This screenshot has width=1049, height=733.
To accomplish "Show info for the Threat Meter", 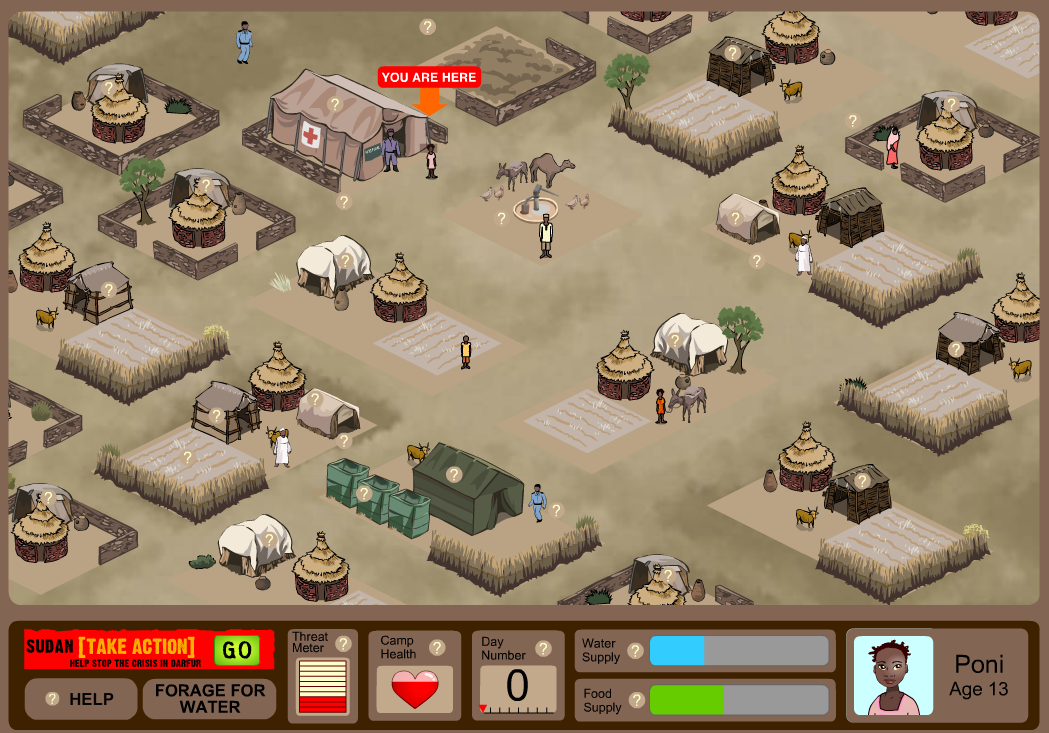I will click(x=343, y=643).
